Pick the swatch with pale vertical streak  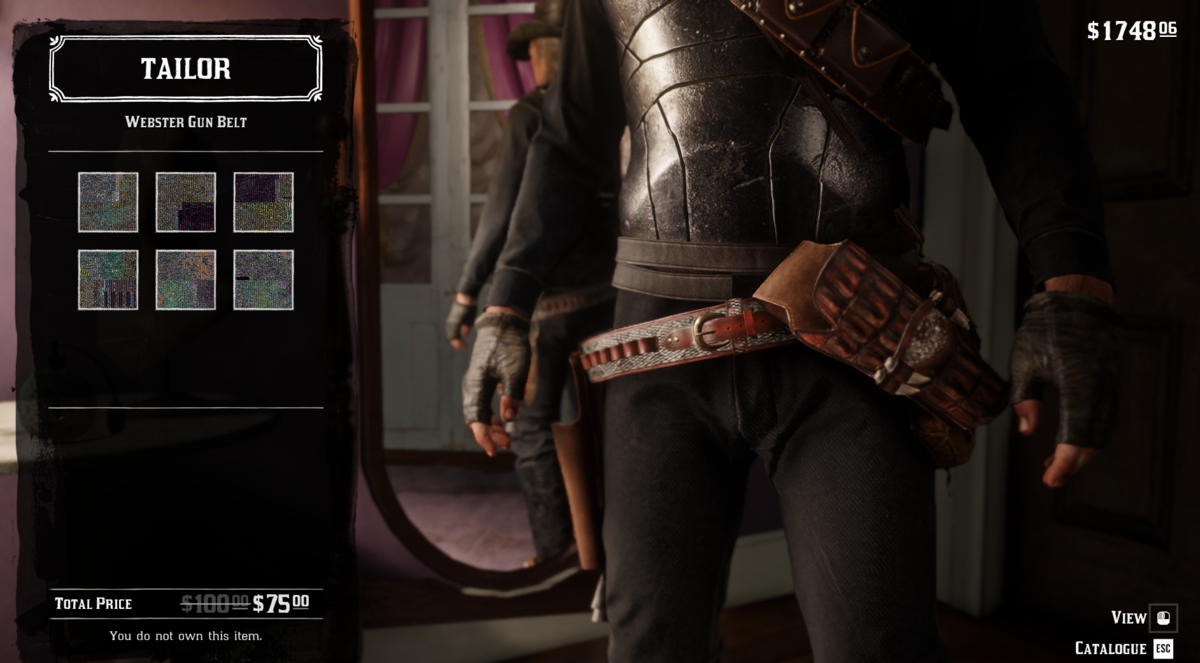(x=108, y=202)
